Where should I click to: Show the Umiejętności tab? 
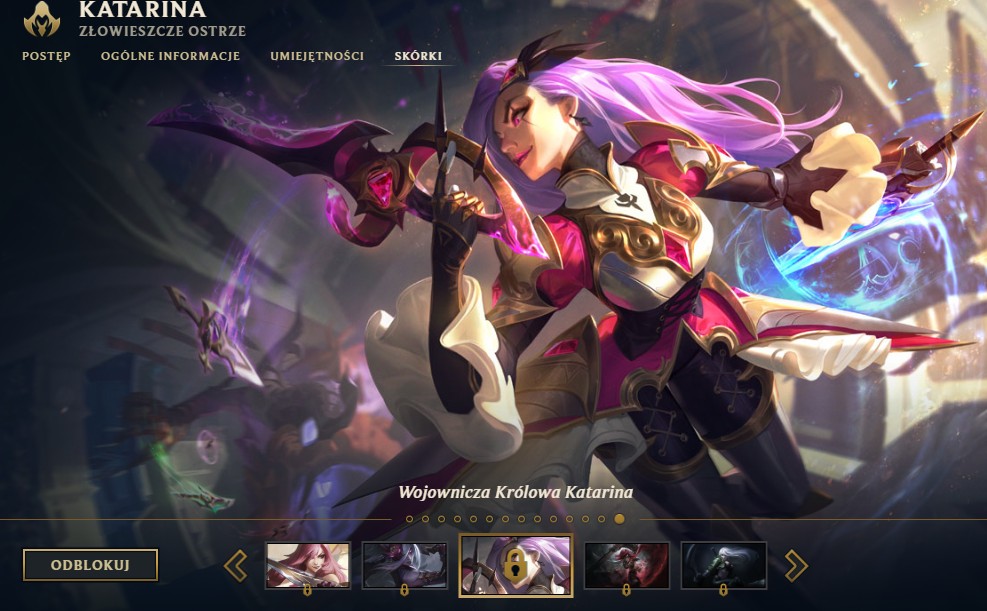pyautogui.click(x=317, y=56)
